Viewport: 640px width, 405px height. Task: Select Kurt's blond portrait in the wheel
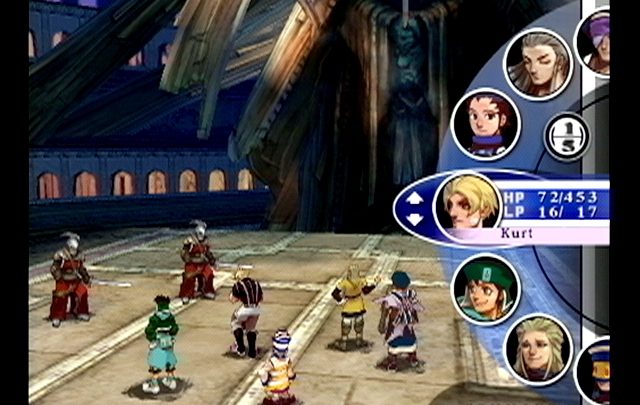tap(470, 203)
